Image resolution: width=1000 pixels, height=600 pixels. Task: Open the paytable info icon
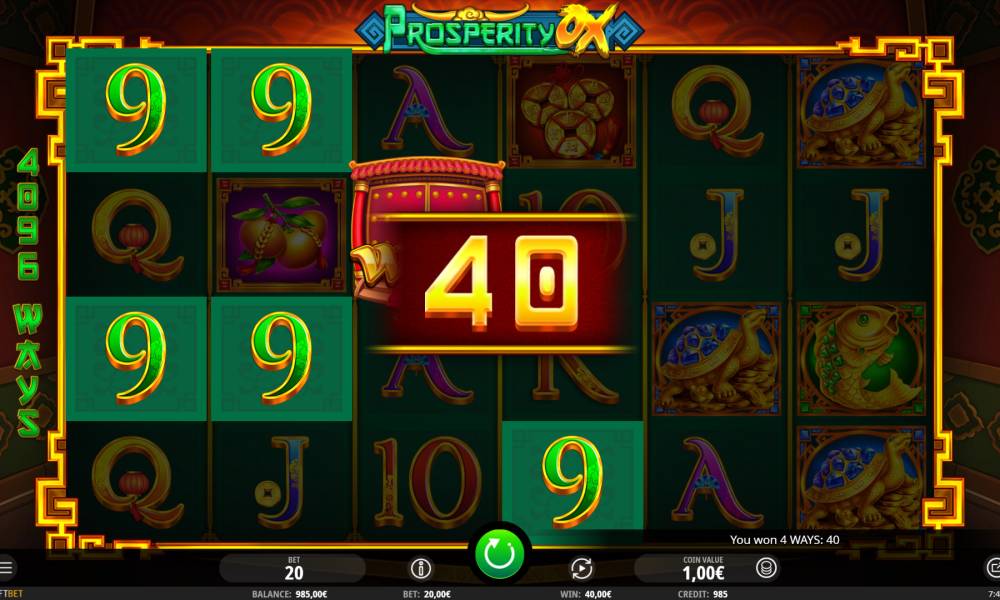tap(421, 569)
